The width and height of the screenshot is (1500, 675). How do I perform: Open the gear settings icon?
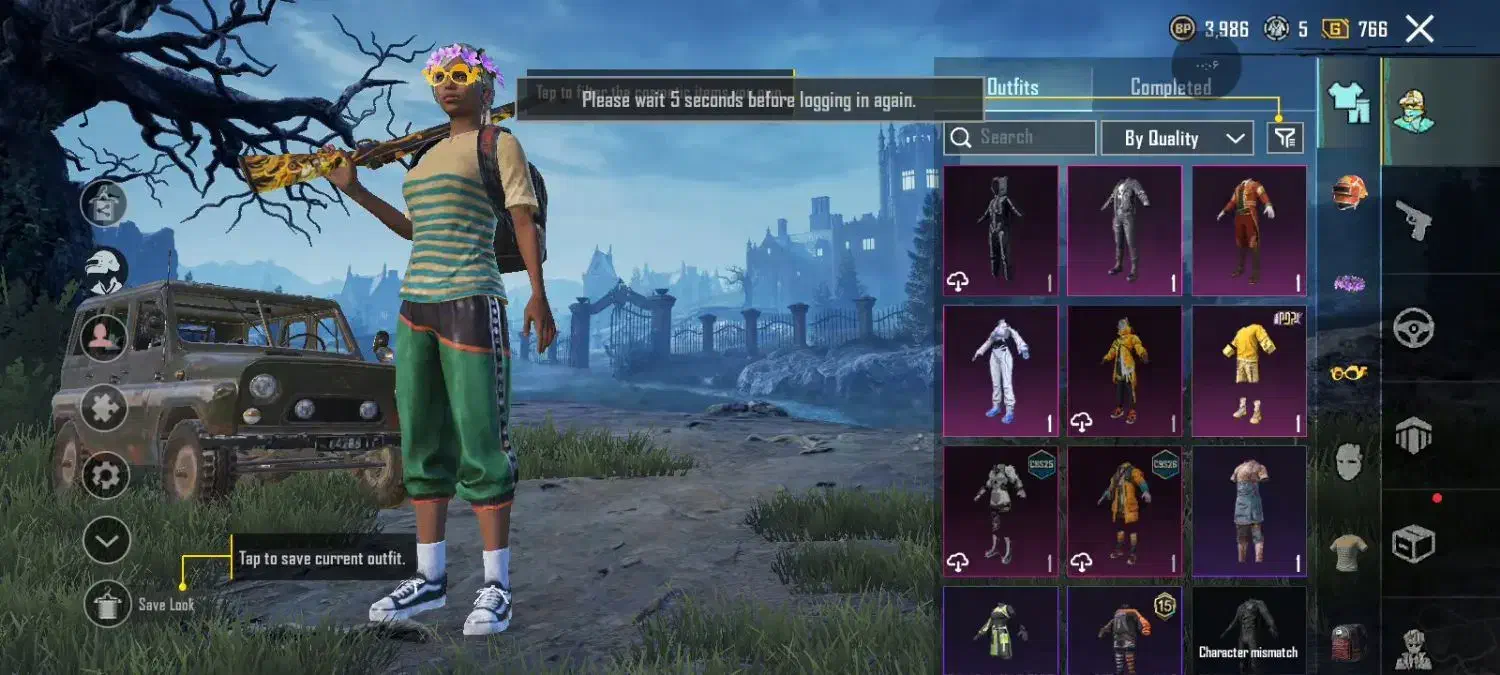coord(105,475)
